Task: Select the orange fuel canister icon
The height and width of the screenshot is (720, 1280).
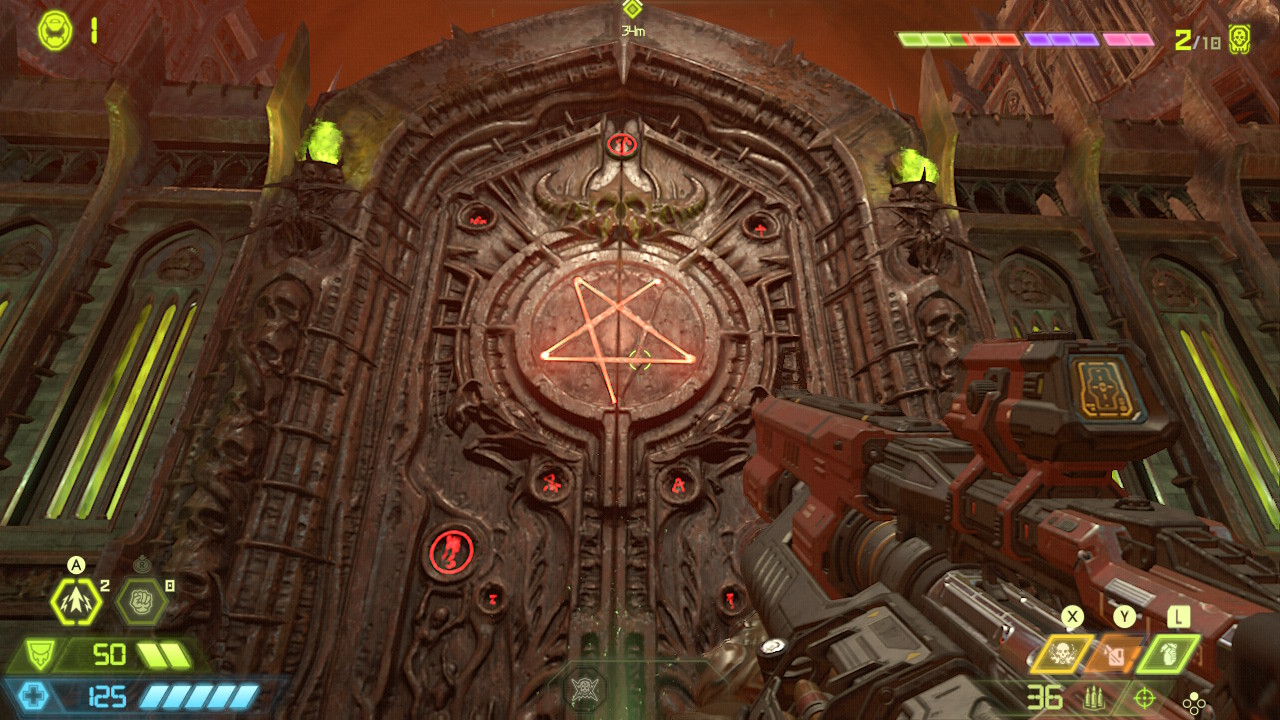Action: click(x=1113, y=654)
